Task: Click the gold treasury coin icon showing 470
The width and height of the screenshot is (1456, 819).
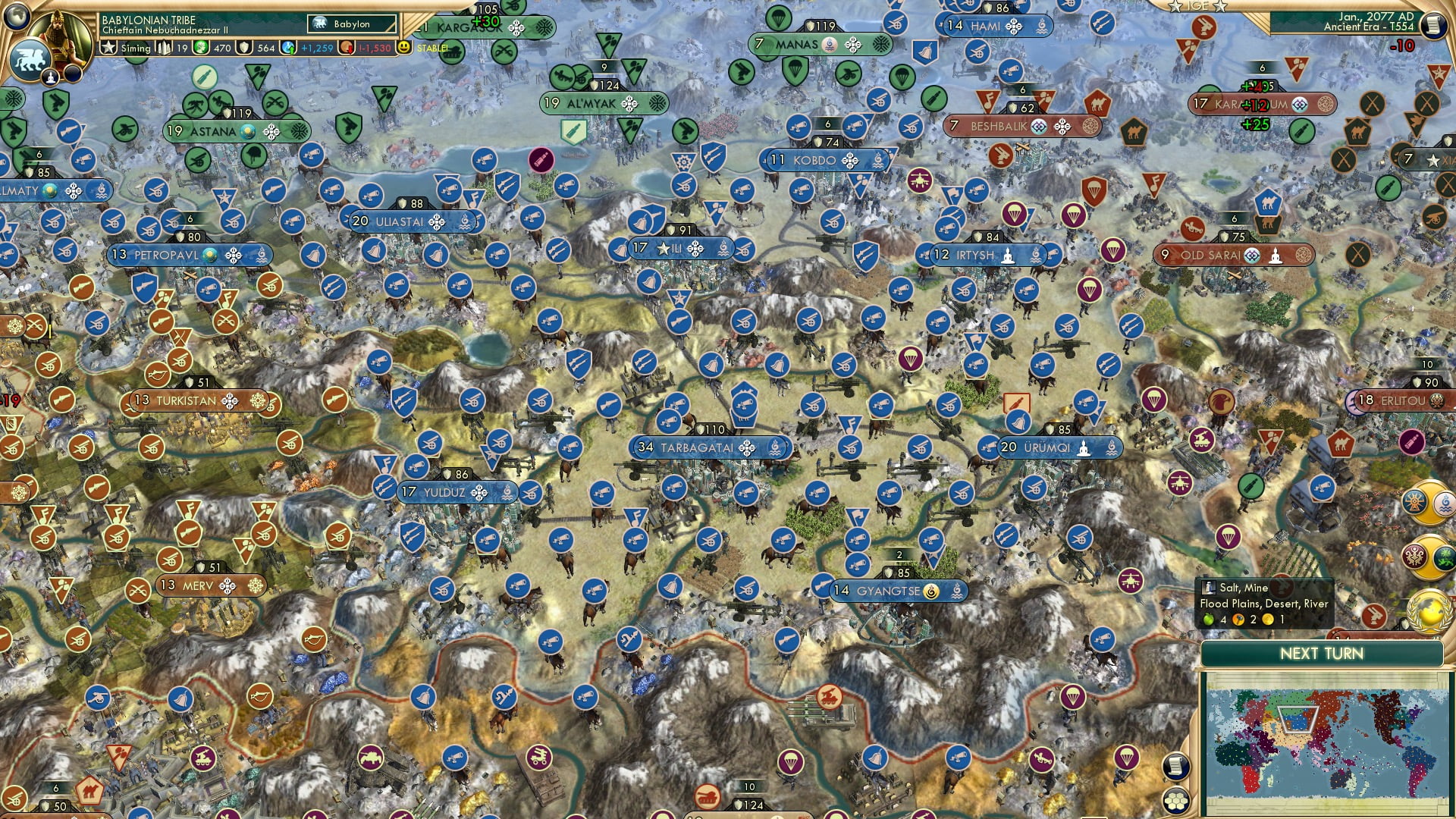Action: point(200,48)
